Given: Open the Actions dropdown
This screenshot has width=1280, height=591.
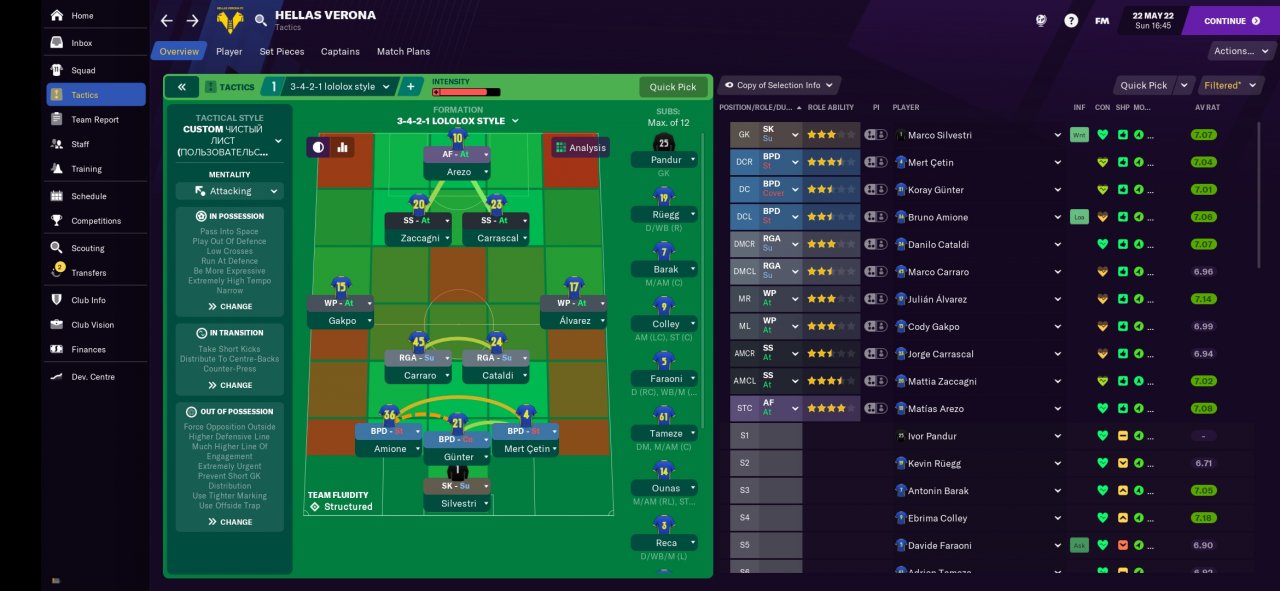Looking at the screenshot, I should click(x=1239, y=51).
